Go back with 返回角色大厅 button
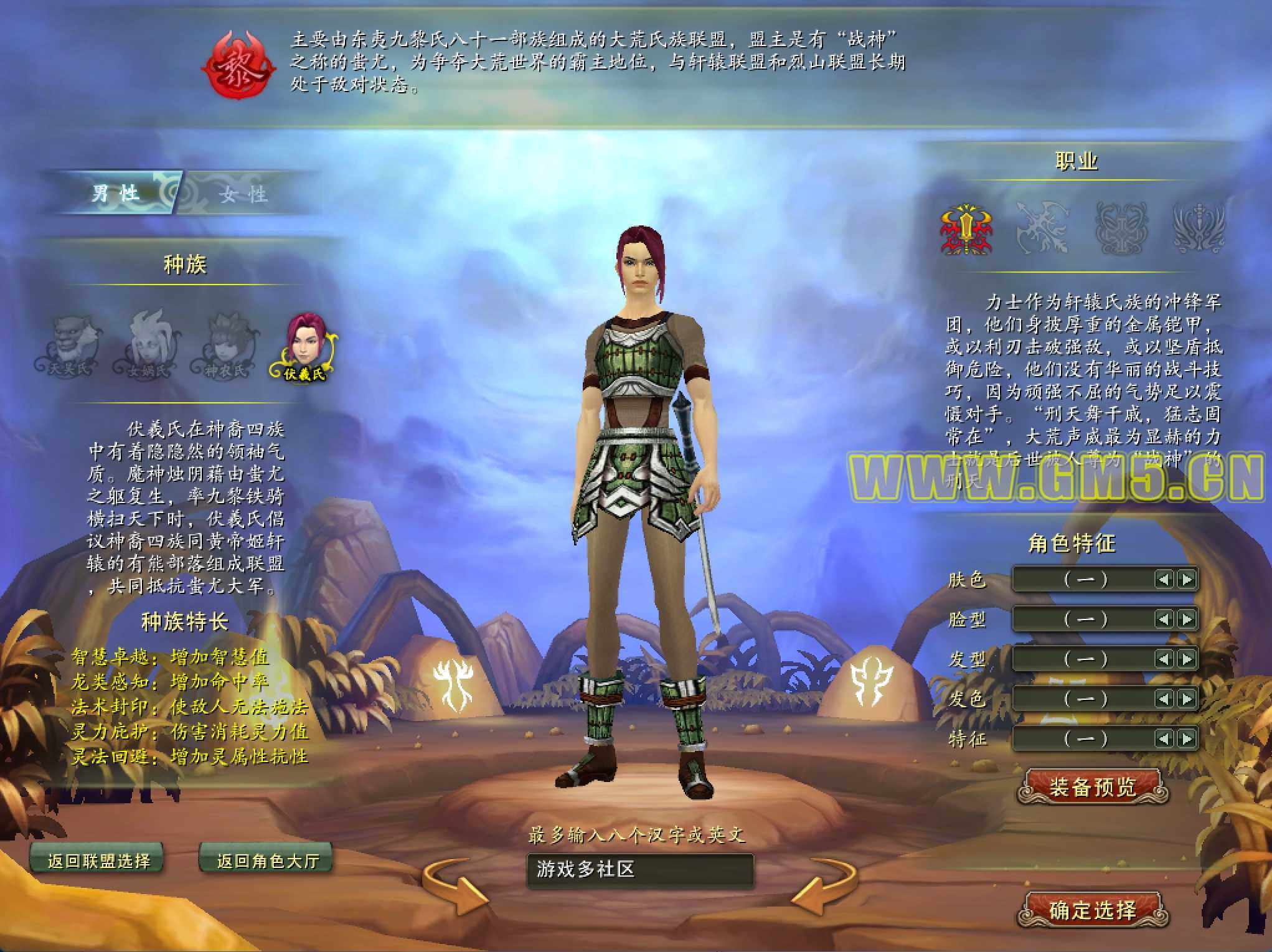This screenshot has height=952, width=1272. coord(266,860)
